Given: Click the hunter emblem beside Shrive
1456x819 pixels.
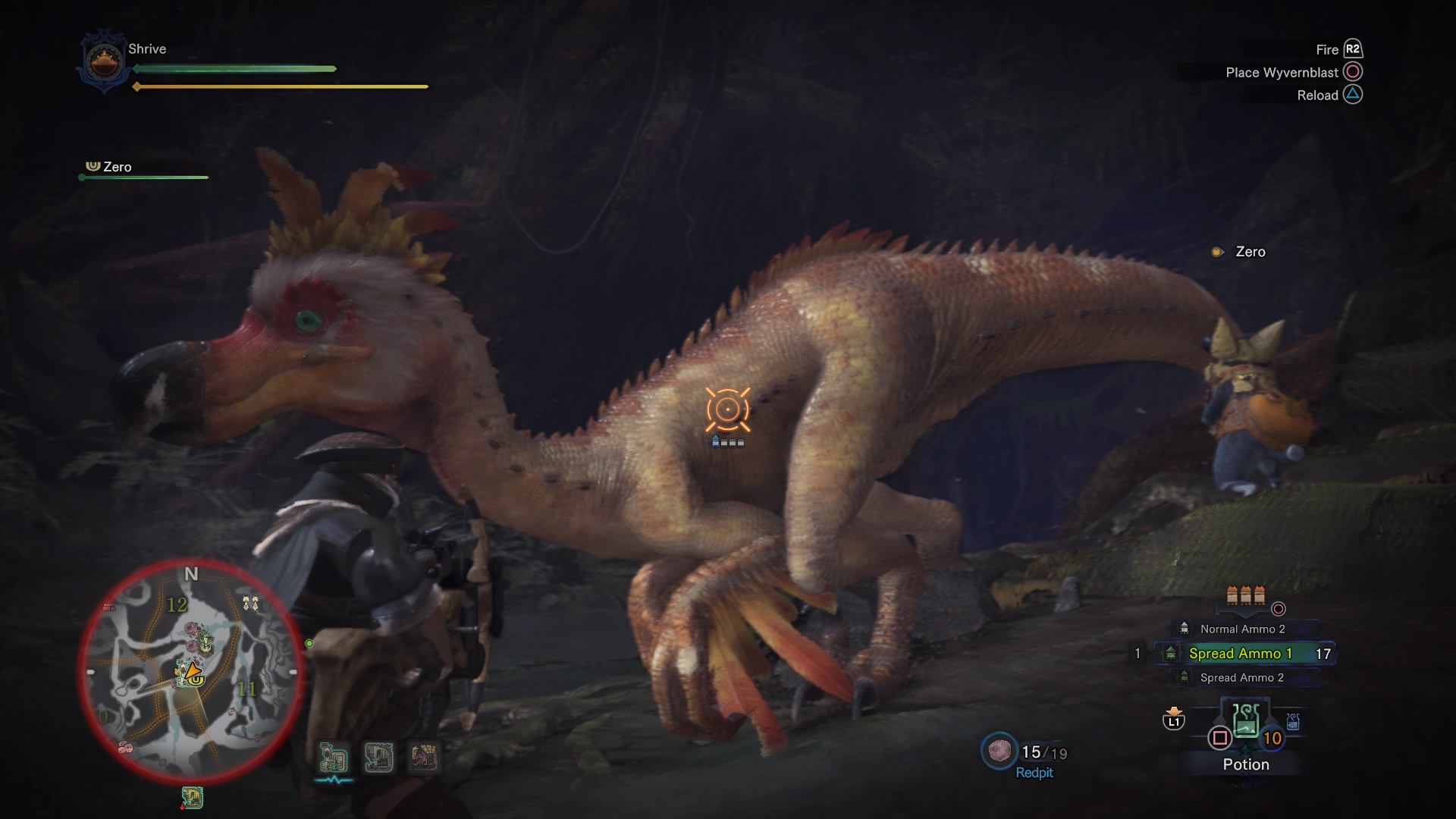Looking at the screenshot, I should click(x=104, y=62).
